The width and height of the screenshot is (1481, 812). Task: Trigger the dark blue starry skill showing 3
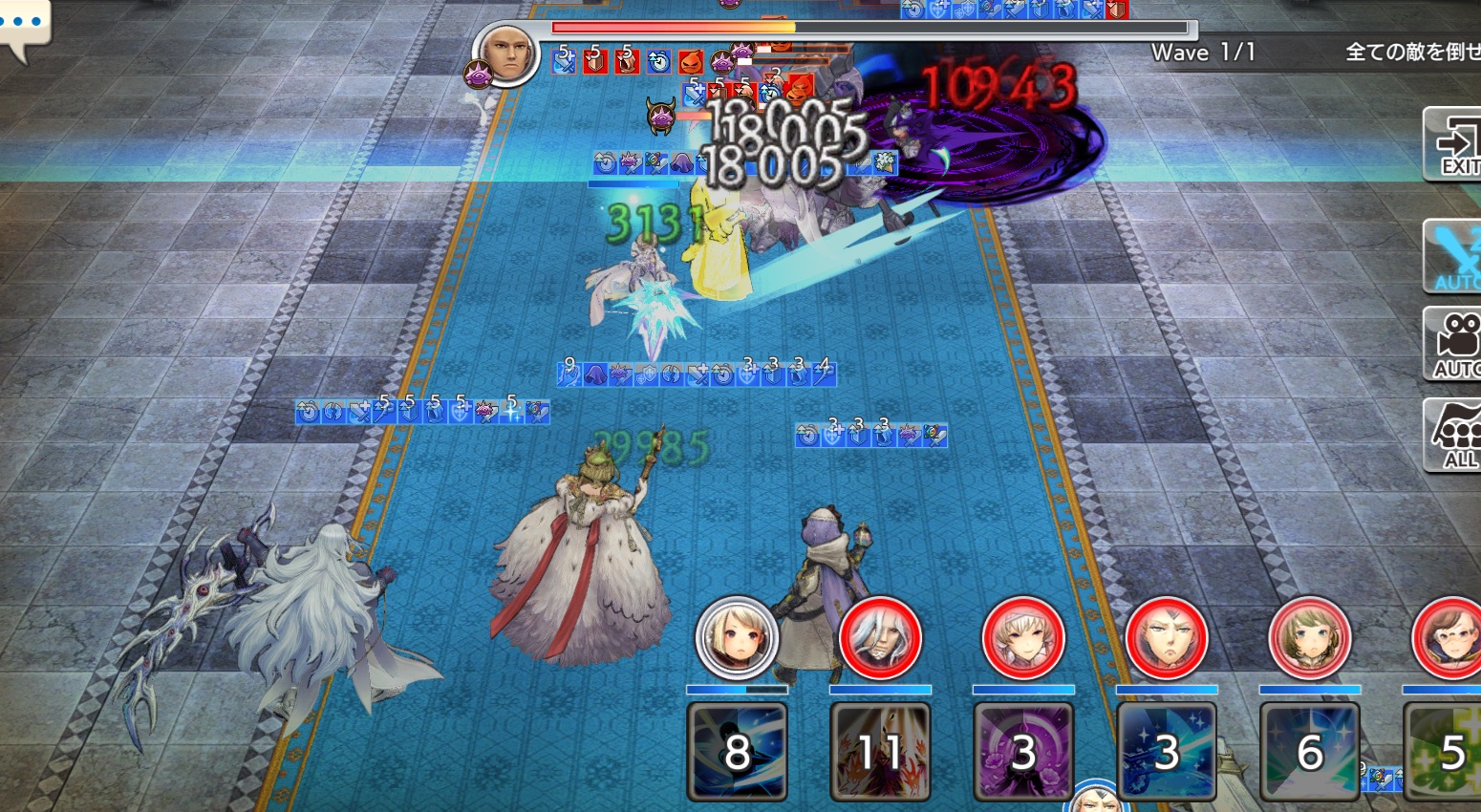coord(1167,751)
